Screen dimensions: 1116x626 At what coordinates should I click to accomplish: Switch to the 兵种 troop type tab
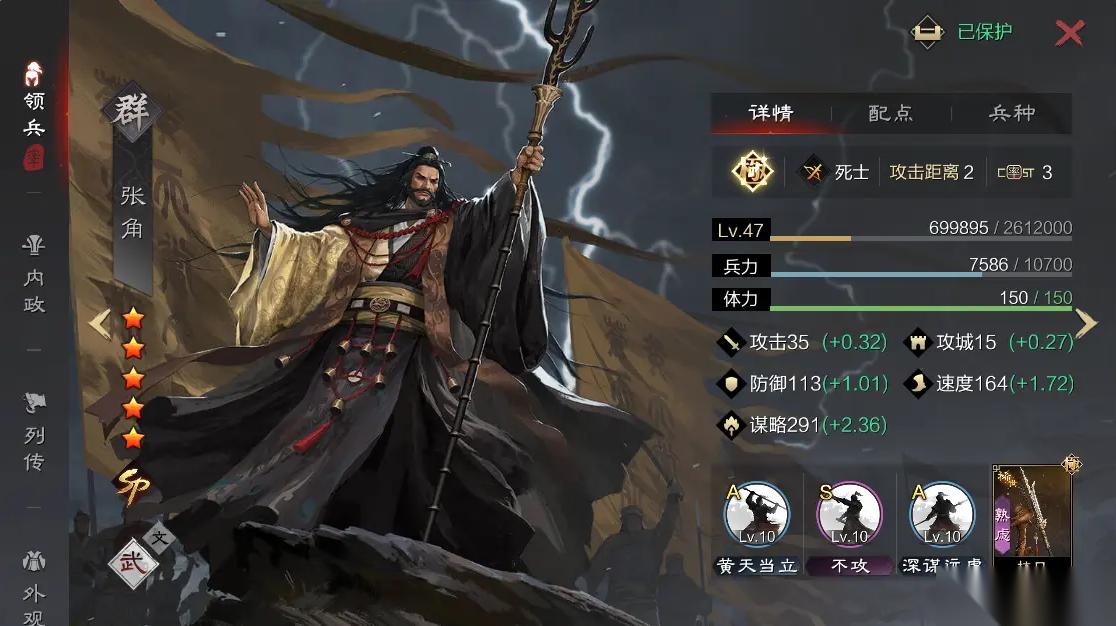click(x=1011, y=113)
